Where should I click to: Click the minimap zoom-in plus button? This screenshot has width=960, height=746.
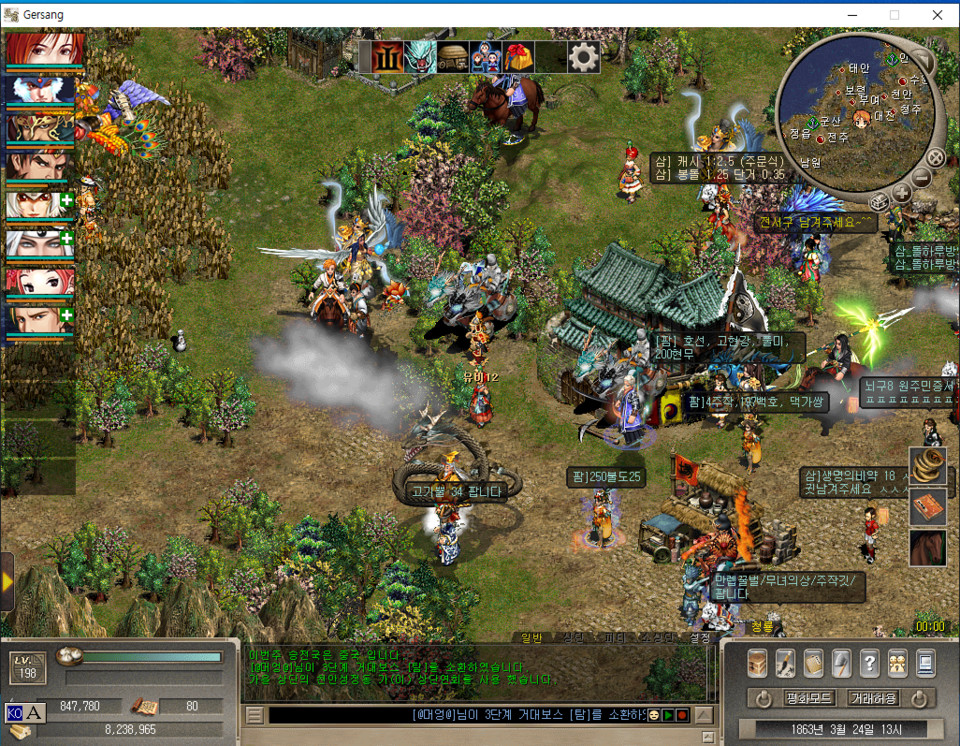coord(900,194)
